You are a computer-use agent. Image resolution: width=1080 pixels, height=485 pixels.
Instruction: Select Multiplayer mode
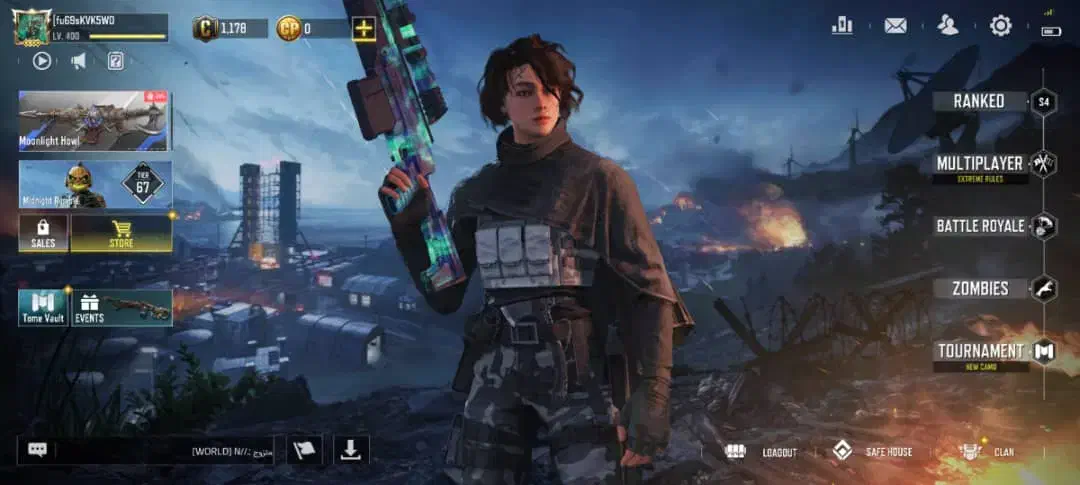[x=980, y=164]
